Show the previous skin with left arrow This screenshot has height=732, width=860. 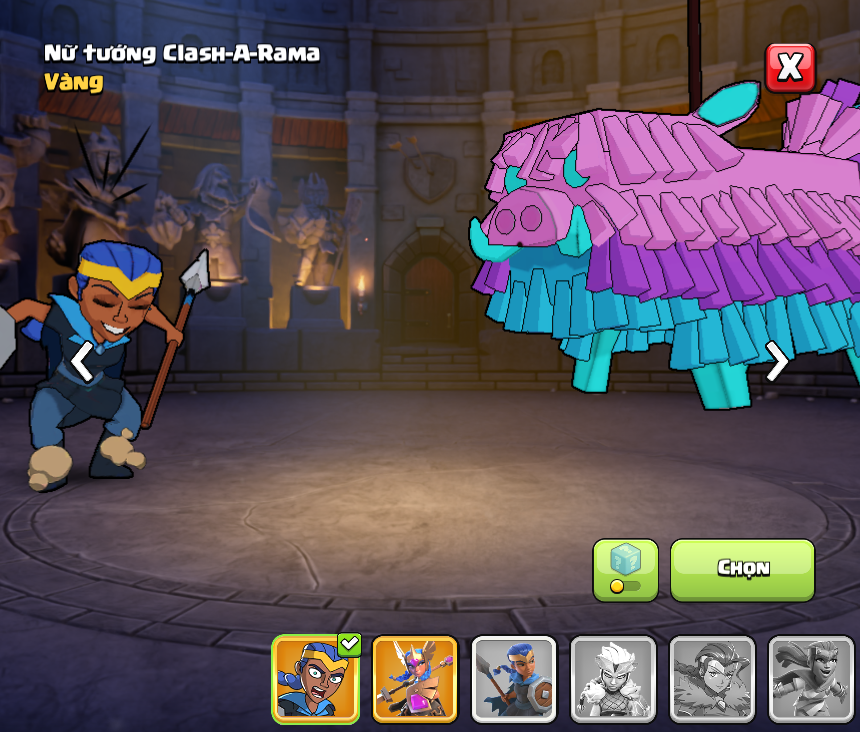tap(82, 361)
